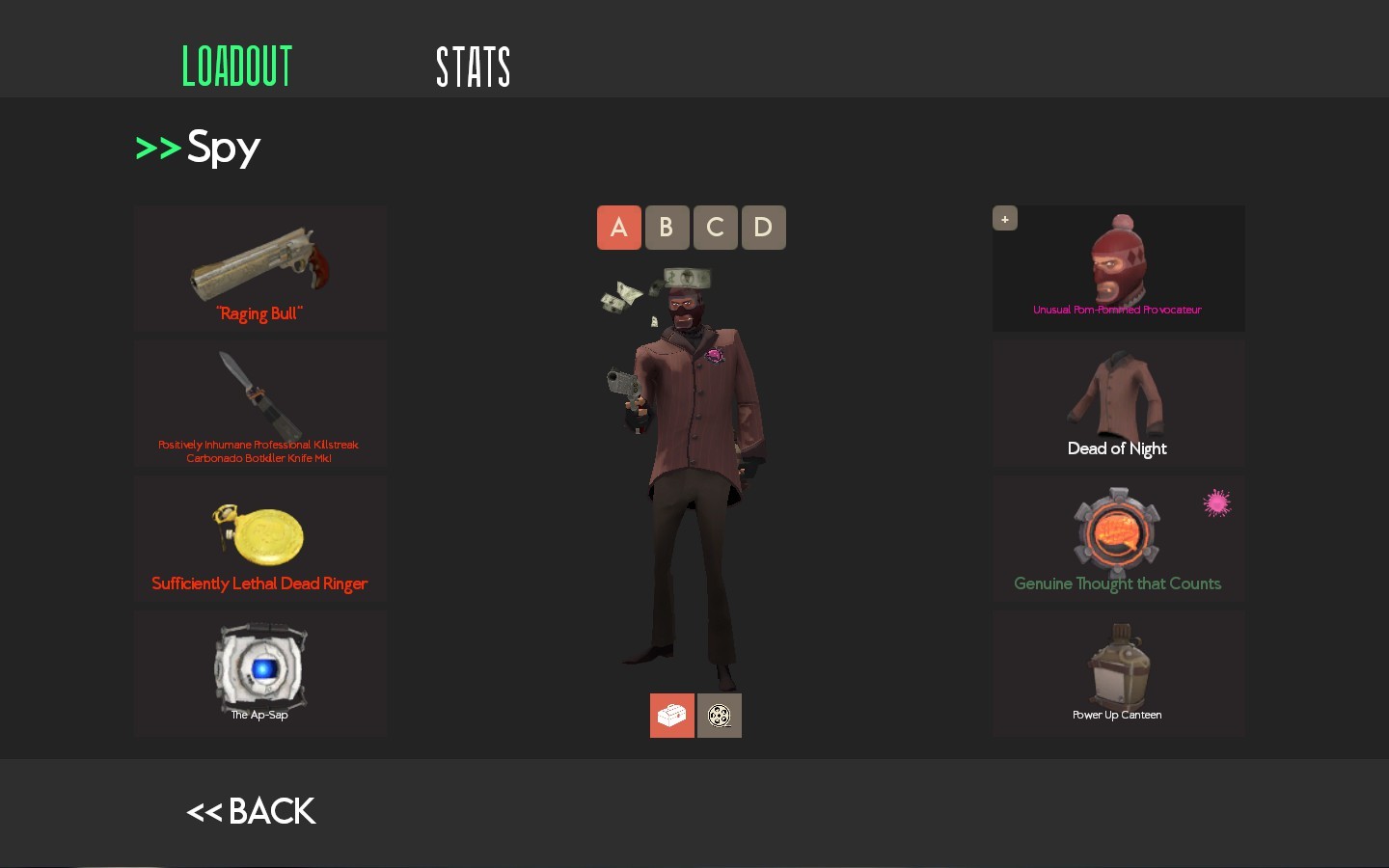The height and width of the screenshot is (868, 1389).
Task: Select loadout preset D
Action: pos(763,228)
